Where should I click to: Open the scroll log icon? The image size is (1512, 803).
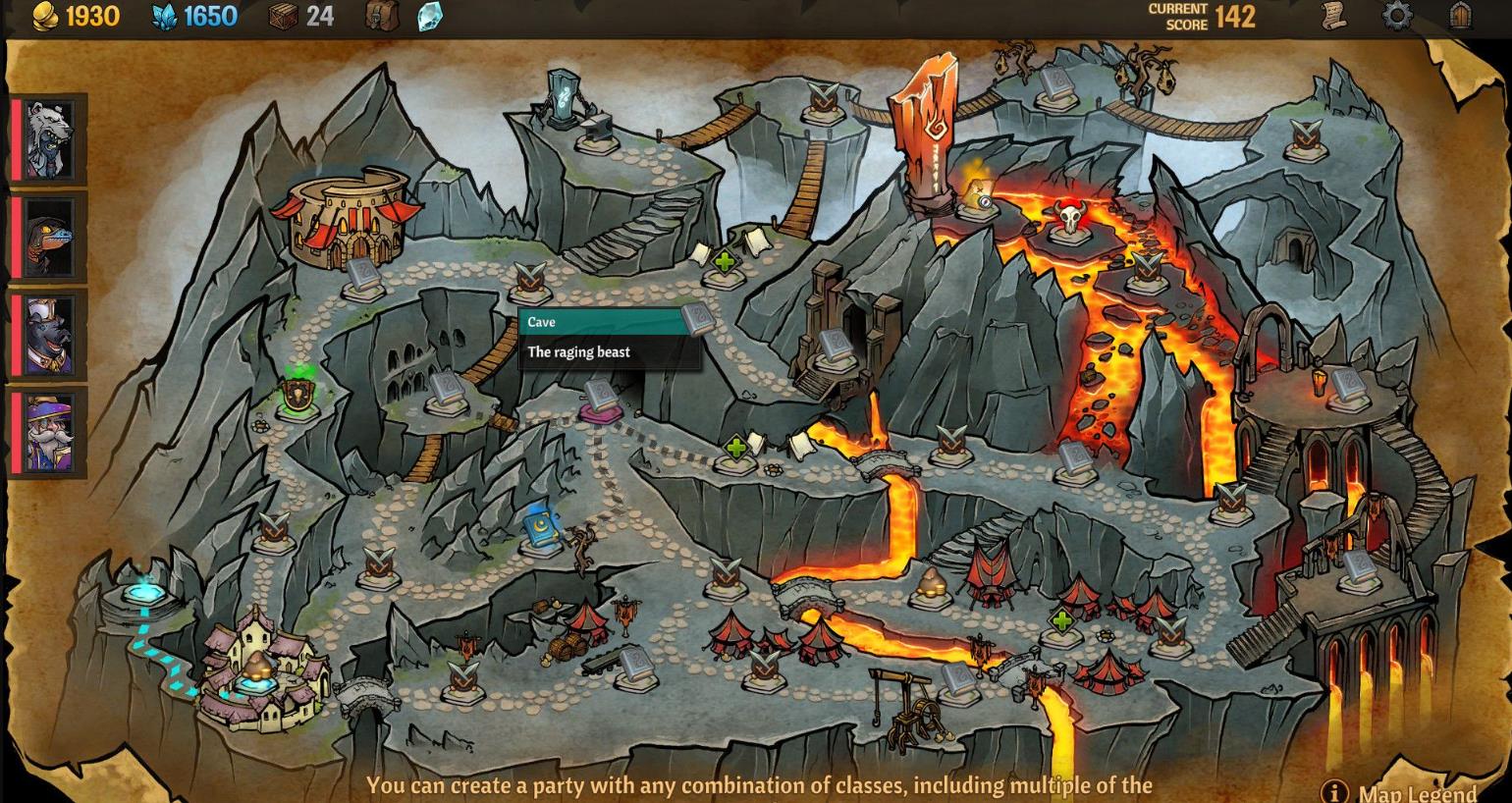[1332, 16]
